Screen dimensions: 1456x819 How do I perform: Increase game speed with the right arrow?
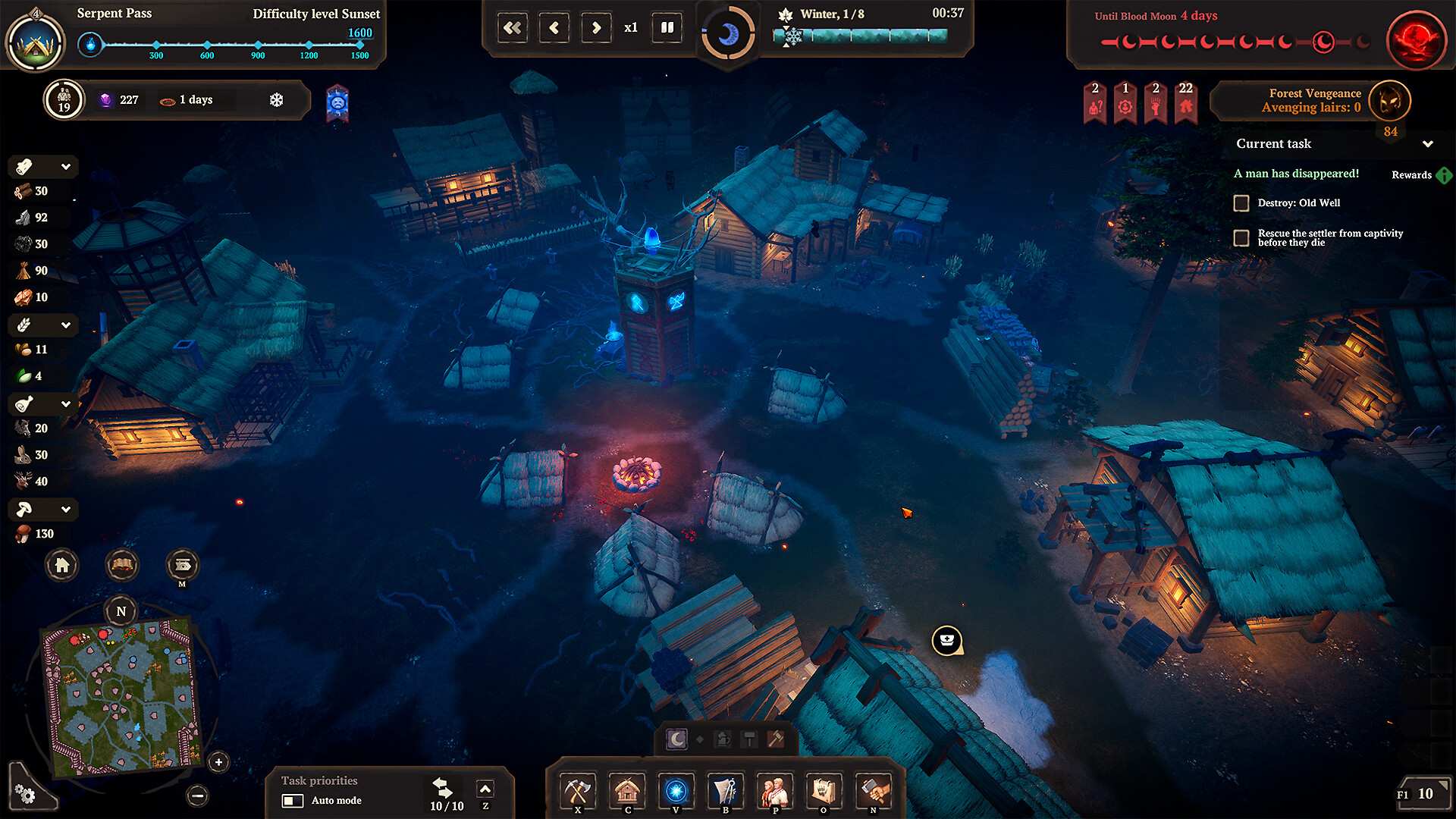(x=596, y=28)
